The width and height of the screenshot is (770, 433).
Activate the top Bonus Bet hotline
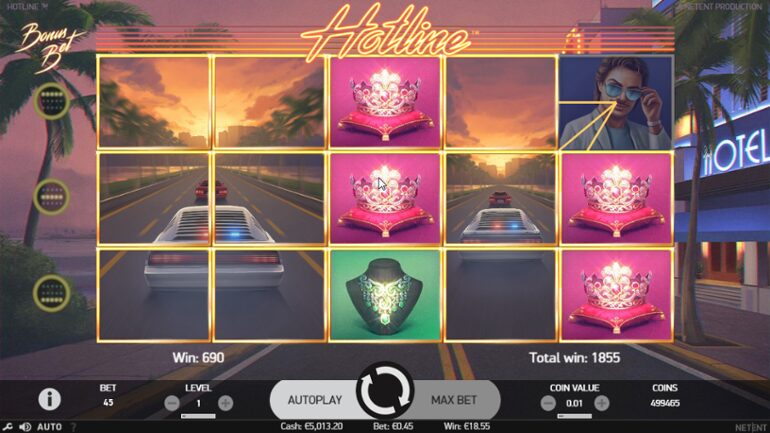(x=50, y=101)
